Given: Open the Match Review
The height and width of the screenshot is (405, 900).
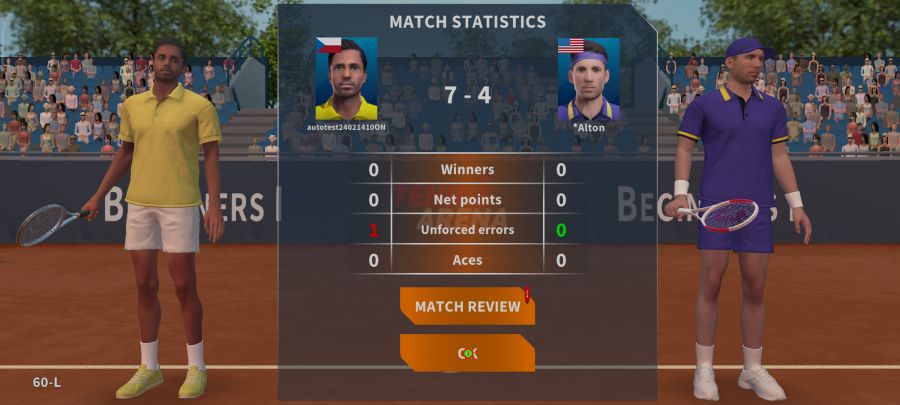Looking at the screenshot, I should click(x=467, y=306).
